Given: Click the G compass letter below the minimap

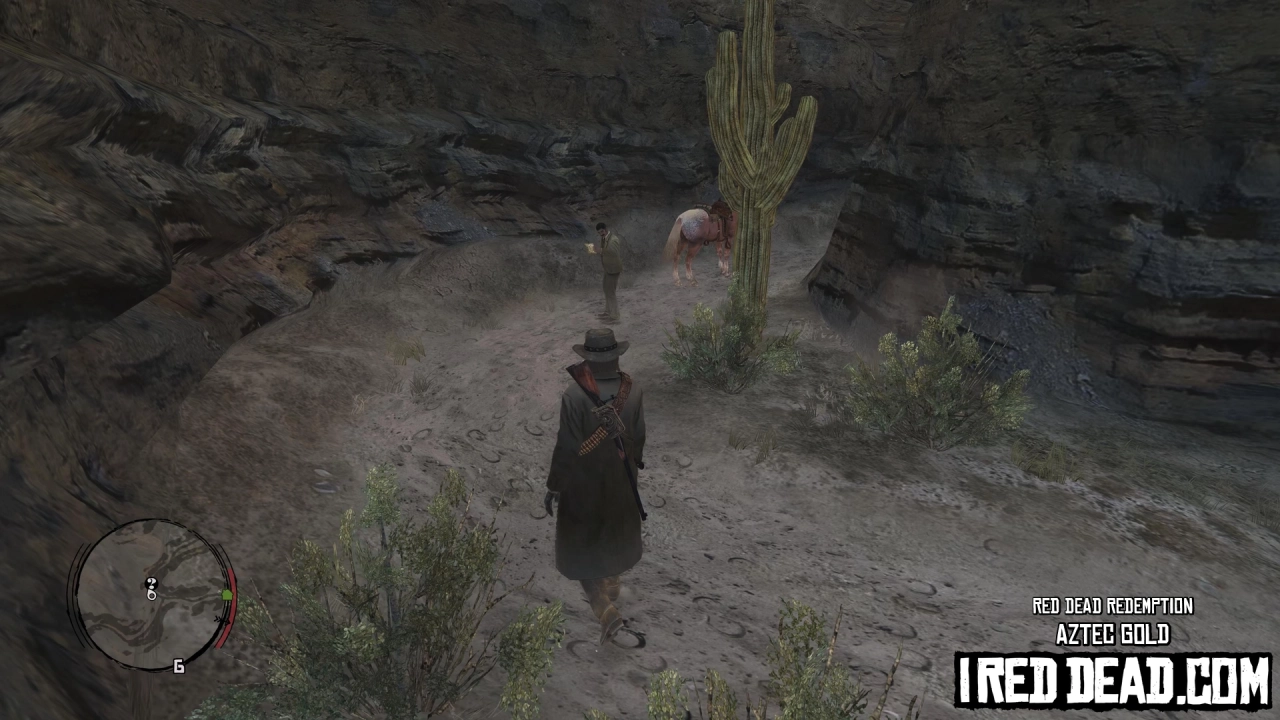Looking at the screenshot, I should [x=178, y=665].
